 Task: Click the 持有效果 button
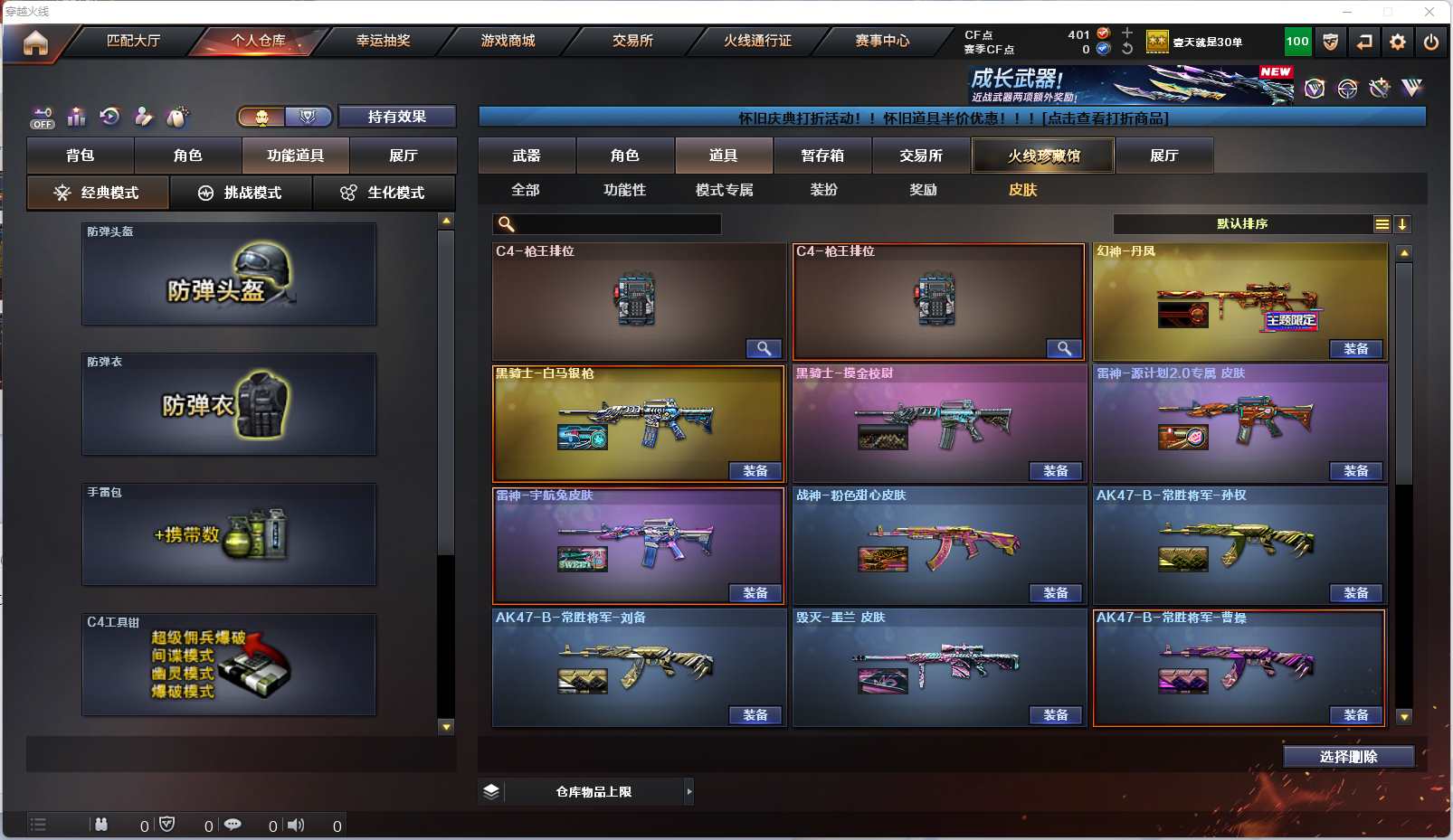pos(396,117)
